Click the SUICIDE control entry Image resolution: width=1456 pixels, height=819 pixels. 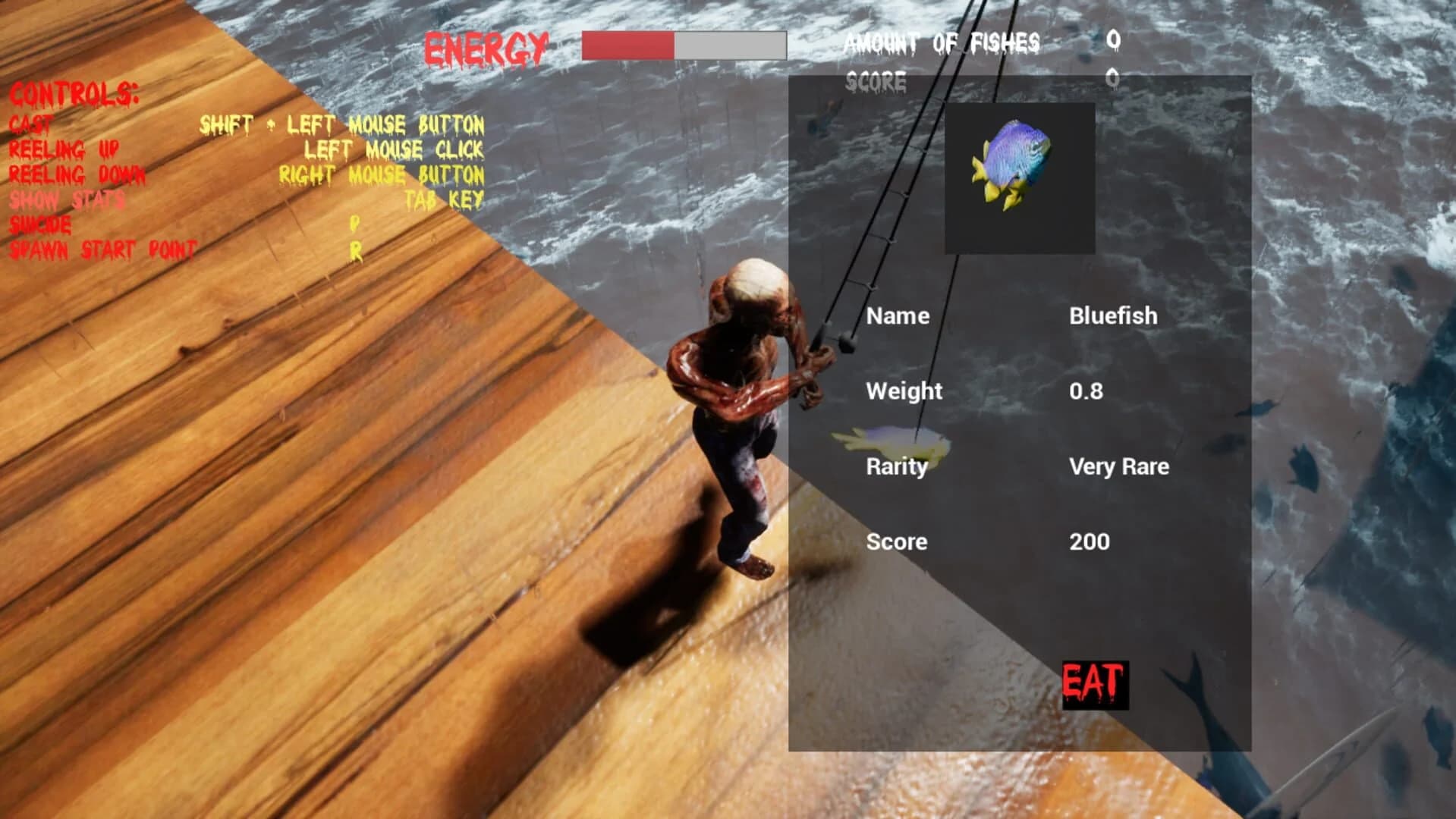click(x=39, y=226)
